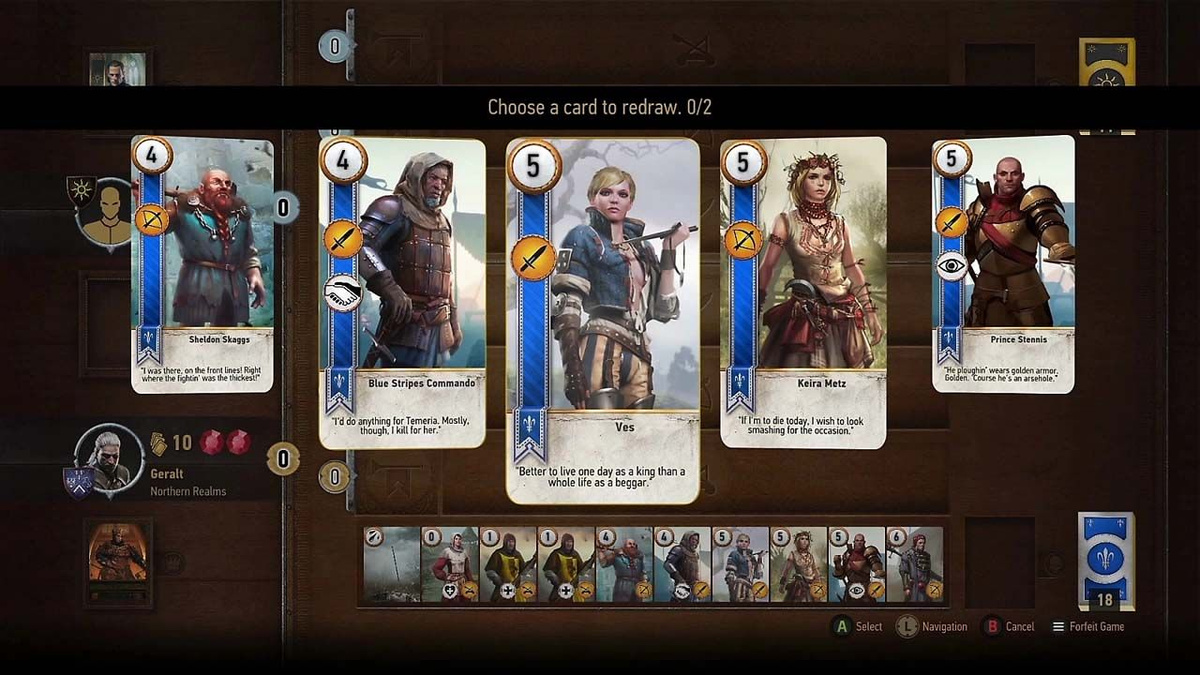Select the large Prince Stennis card
This screenshot has width=1200, height=675.
1003,264
